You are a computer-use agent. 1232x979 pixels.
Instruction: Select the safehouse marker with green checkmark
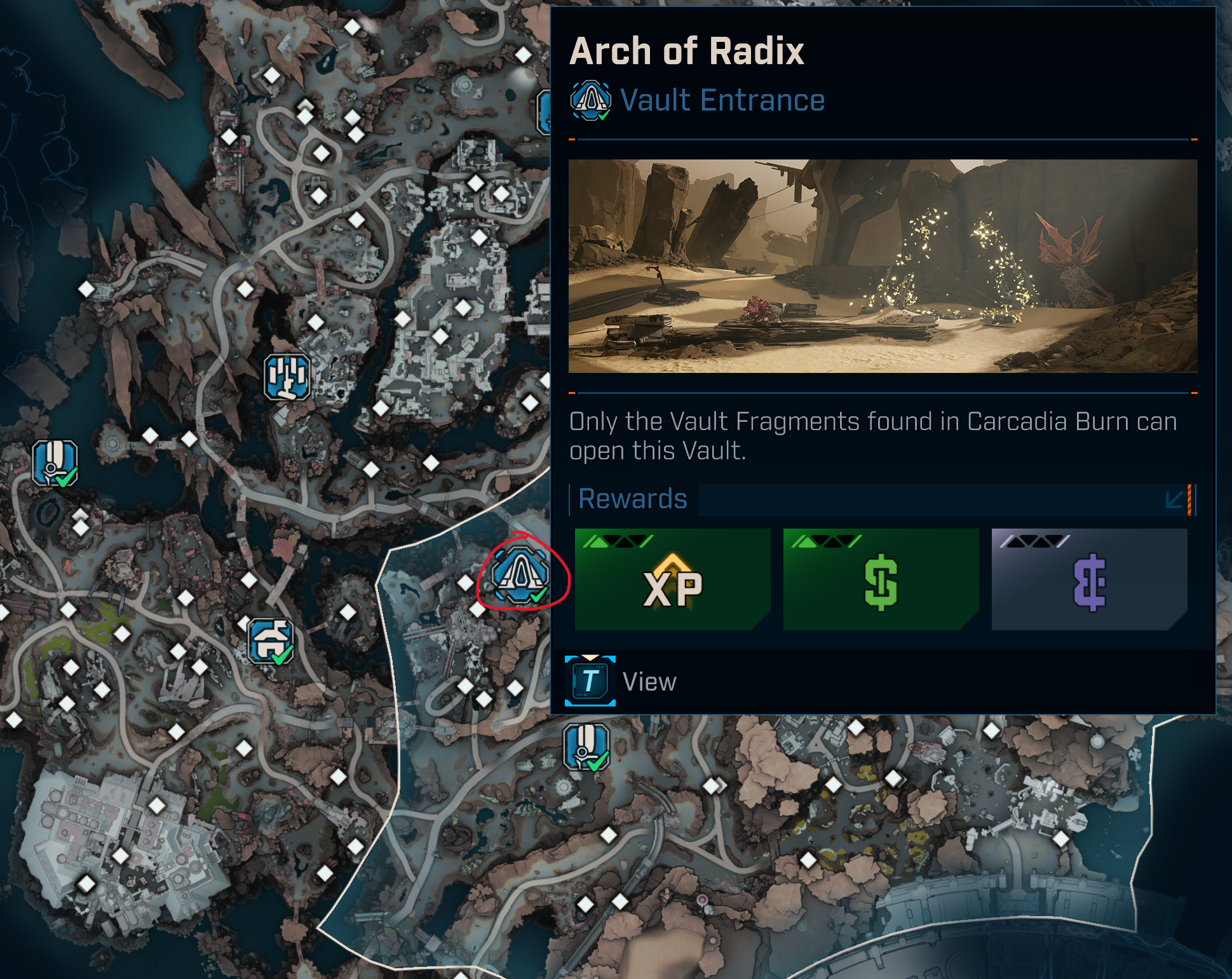tap(271, 641)
